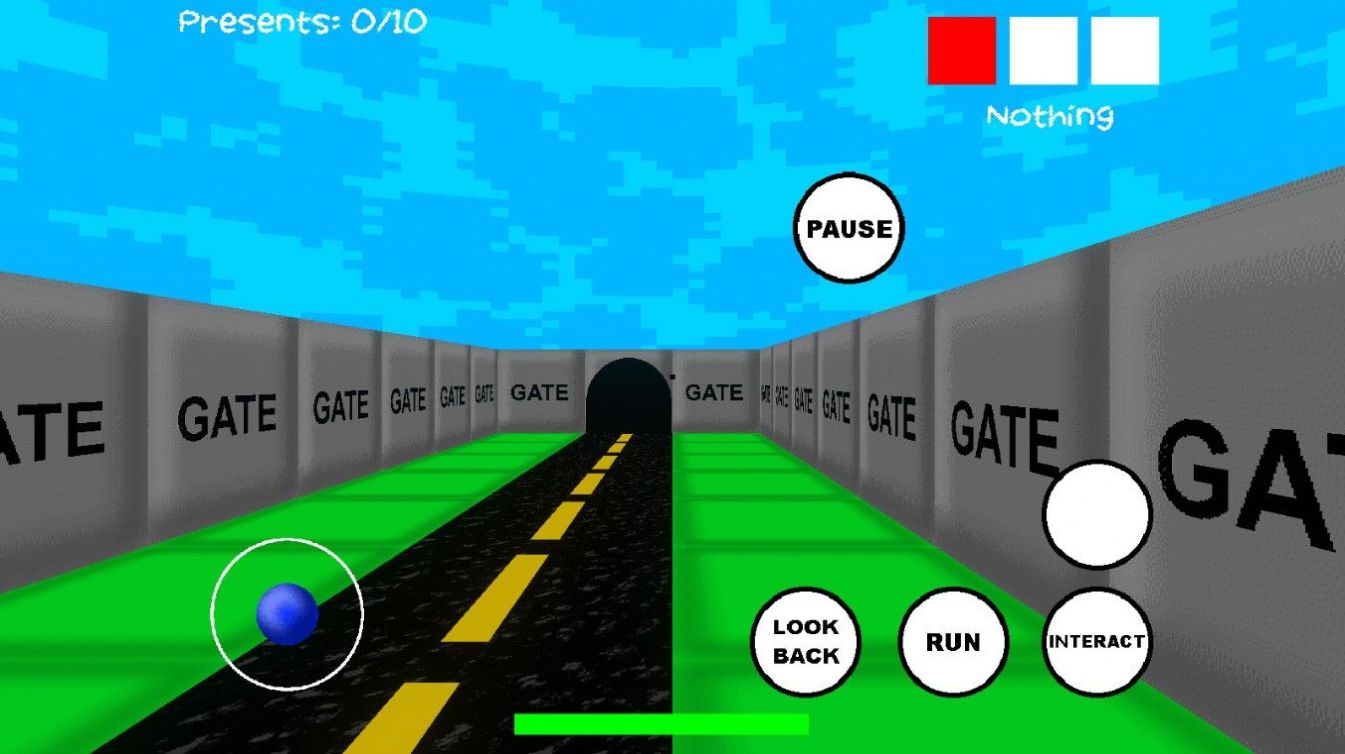Tap the PAUSE button

click(x=848, y=228)
